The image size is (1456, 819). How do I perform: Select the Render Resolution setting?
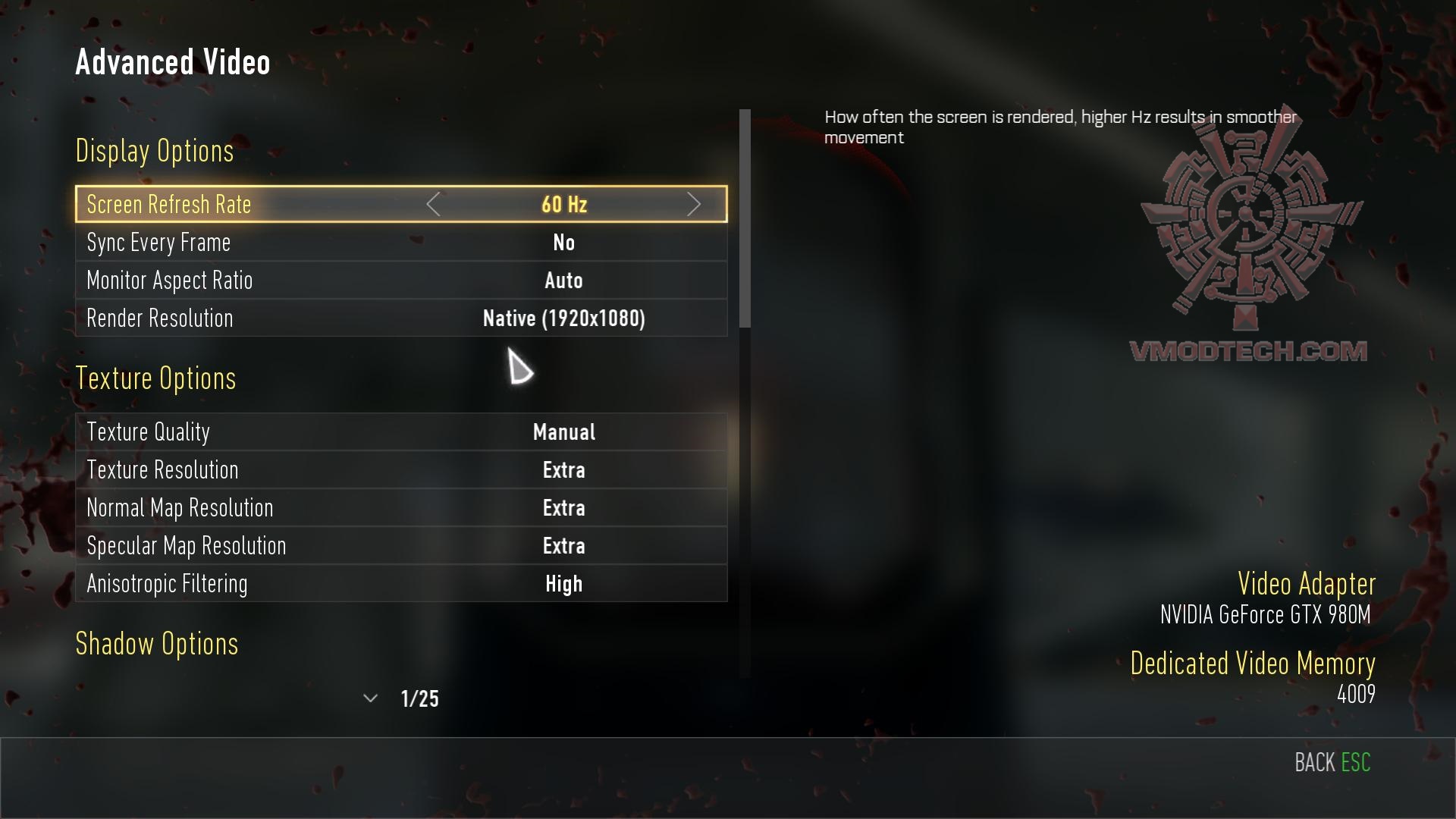click(400, 318)
